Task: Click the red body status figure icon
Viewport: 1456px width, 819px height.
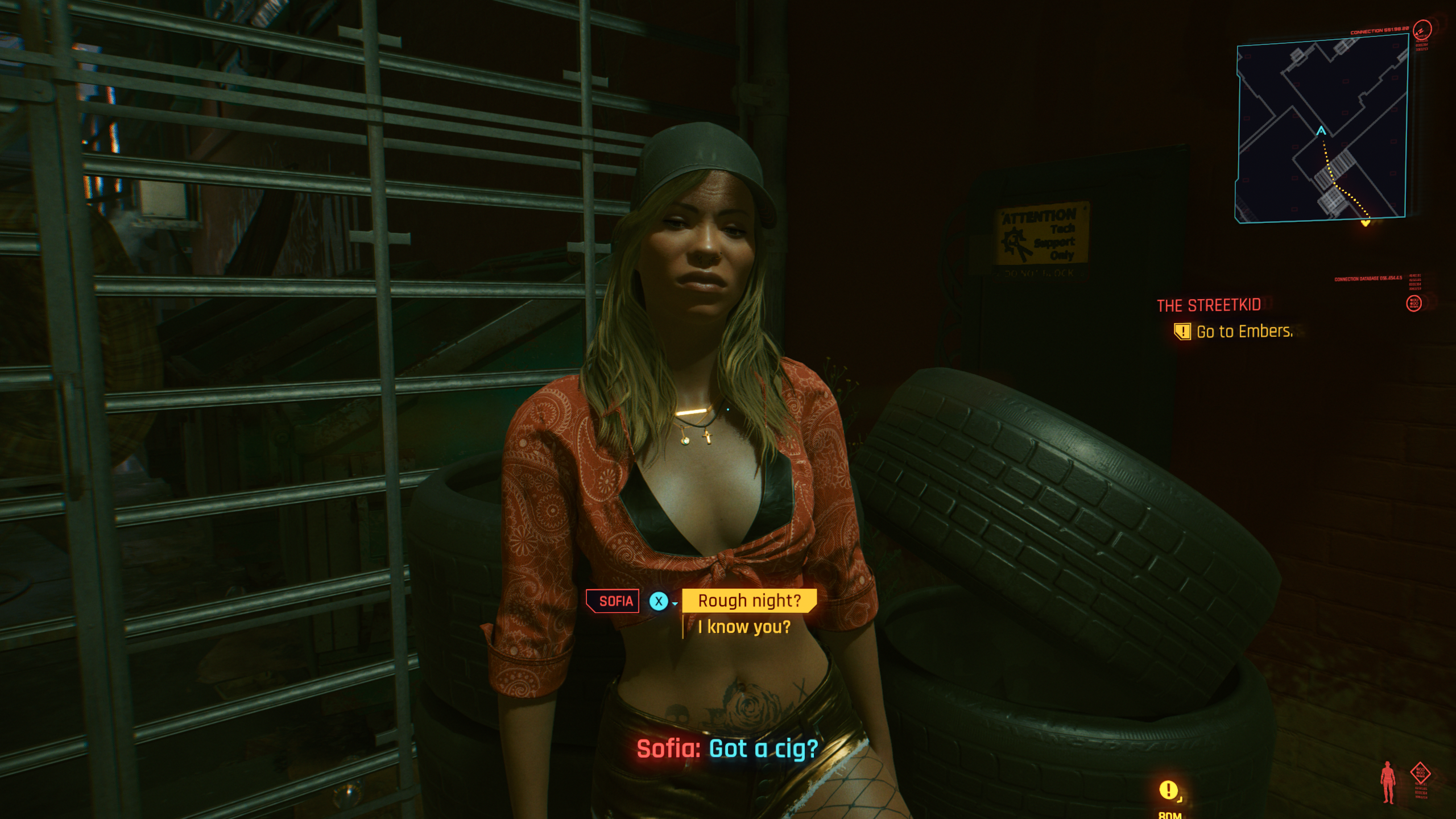Action: (x=1388, y=782)
